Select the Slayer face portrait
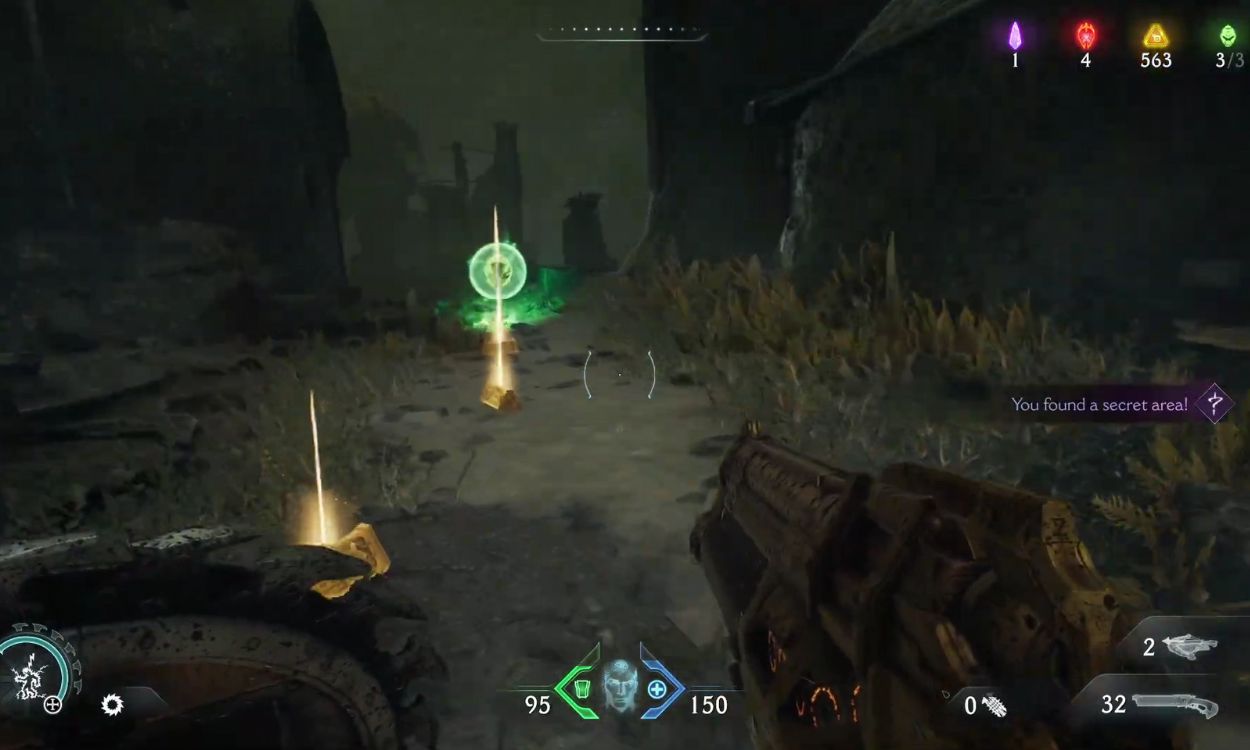Screen dimensions: 1250x750 (619, 686)
